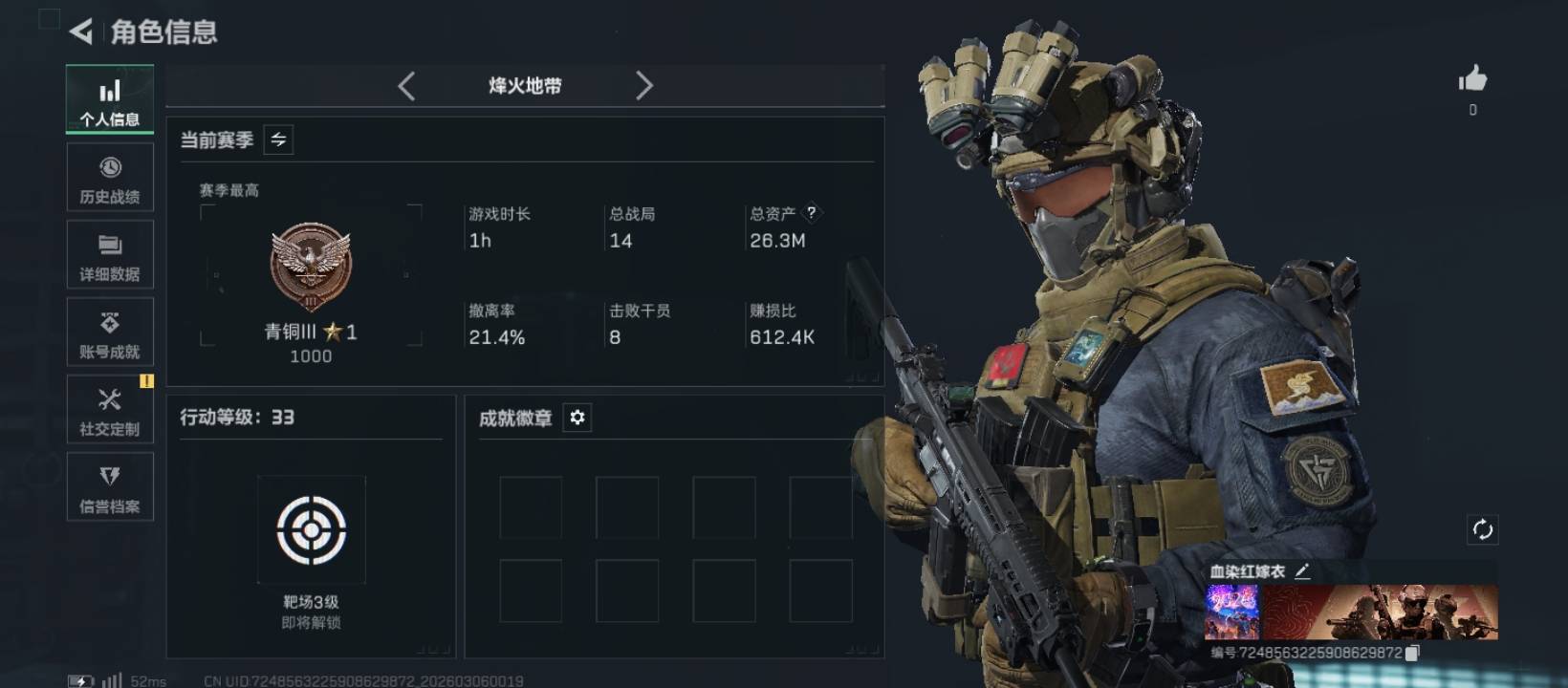Click the back chevron beside 角色信息

click(79, 31)
